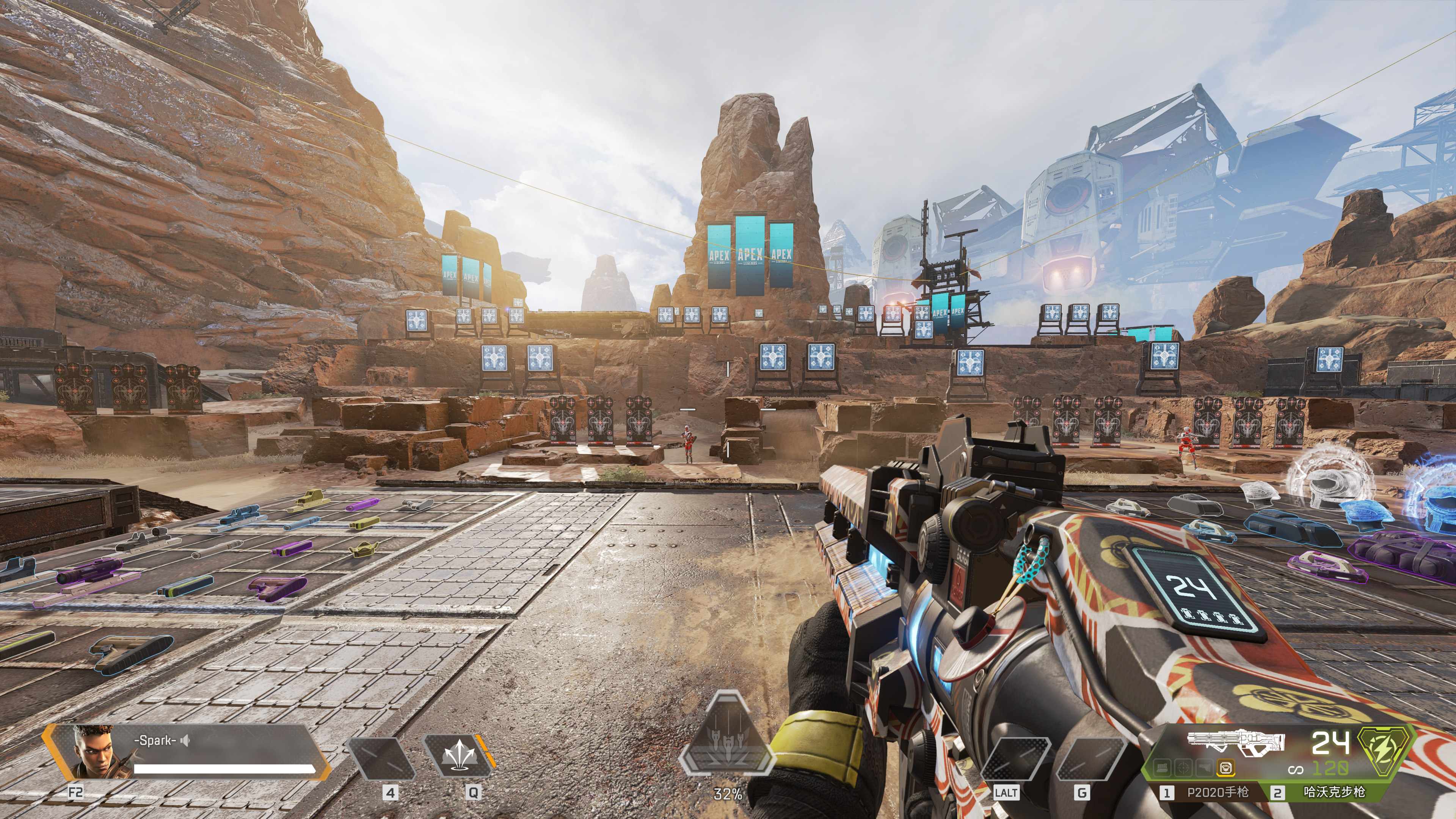Toggle the speaker icon beside -Spark-
Screen dimensions: 1456x819
coord(185,741)
